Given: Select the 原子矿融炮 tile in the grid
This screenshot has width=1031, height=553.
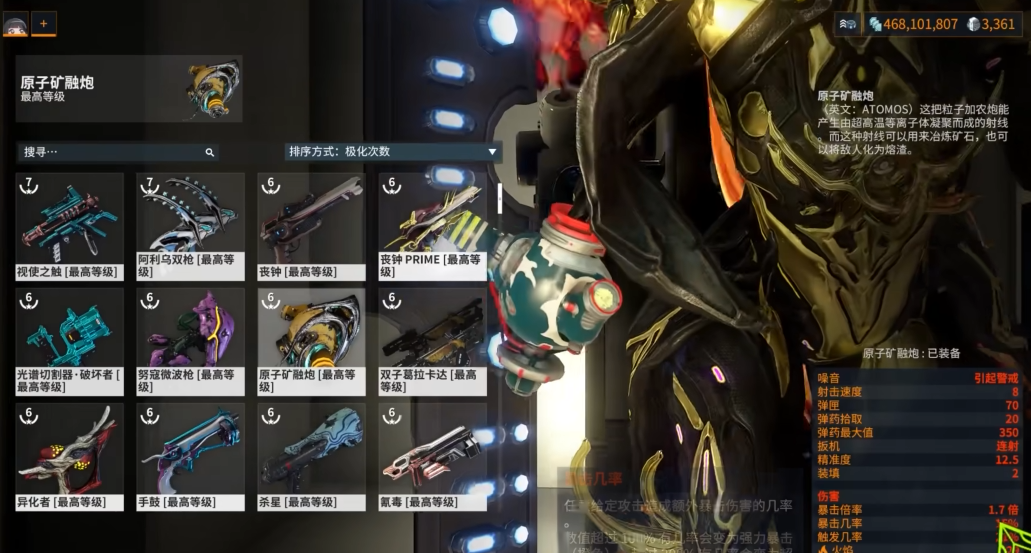Looking at the screenshot, I should click(310, 341).
